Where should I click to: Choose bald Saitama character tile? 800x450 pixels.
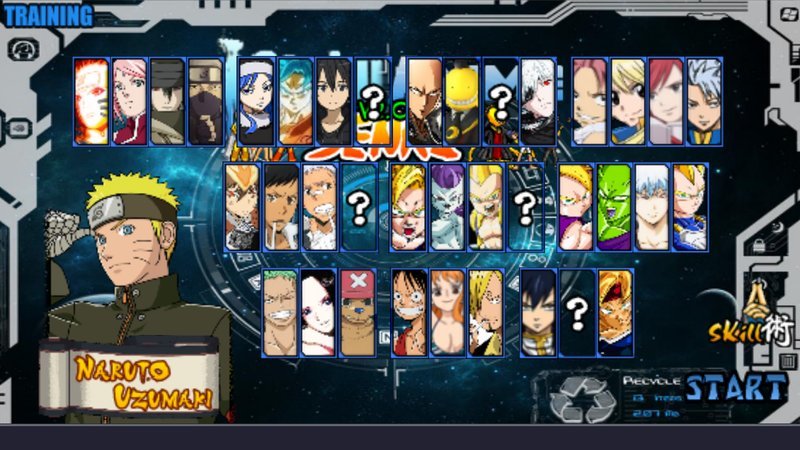point(424,101)
